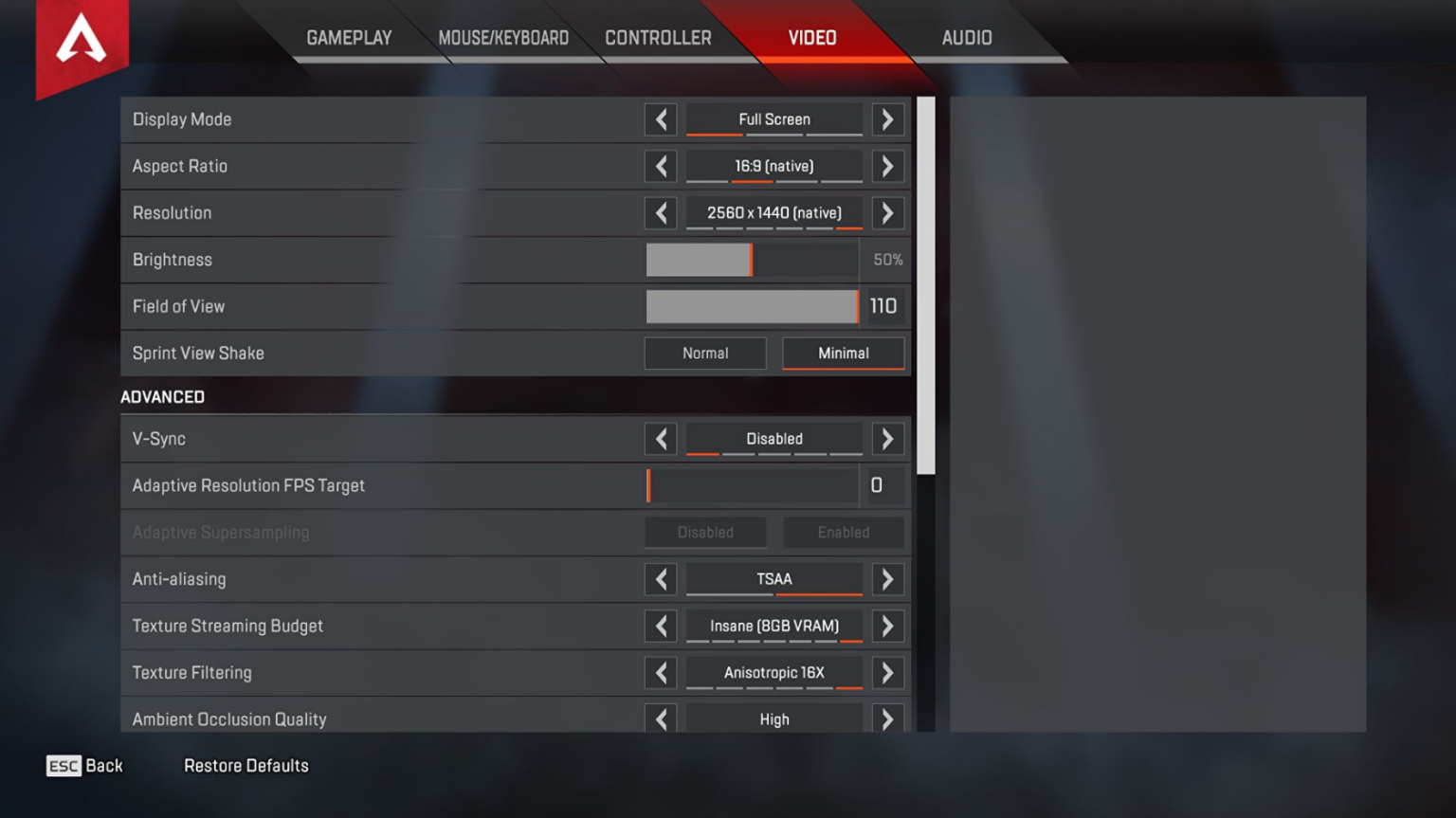Click ESC Back to exit settings
This screenshot has height=818, width=1456.
click(x=85, y=765)
